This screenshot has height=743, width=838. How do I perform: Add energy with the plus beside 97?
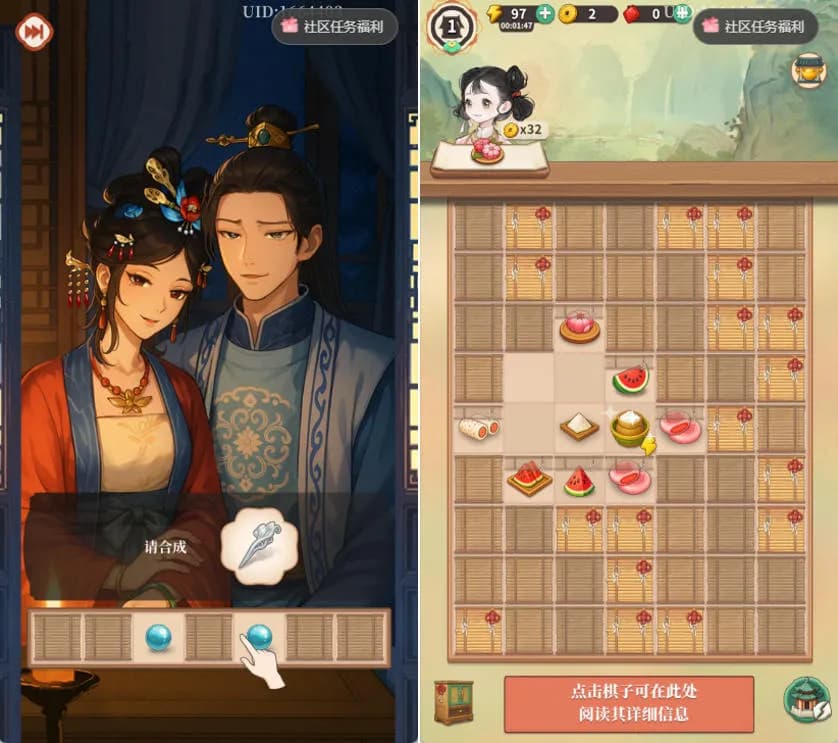point(545,14)
